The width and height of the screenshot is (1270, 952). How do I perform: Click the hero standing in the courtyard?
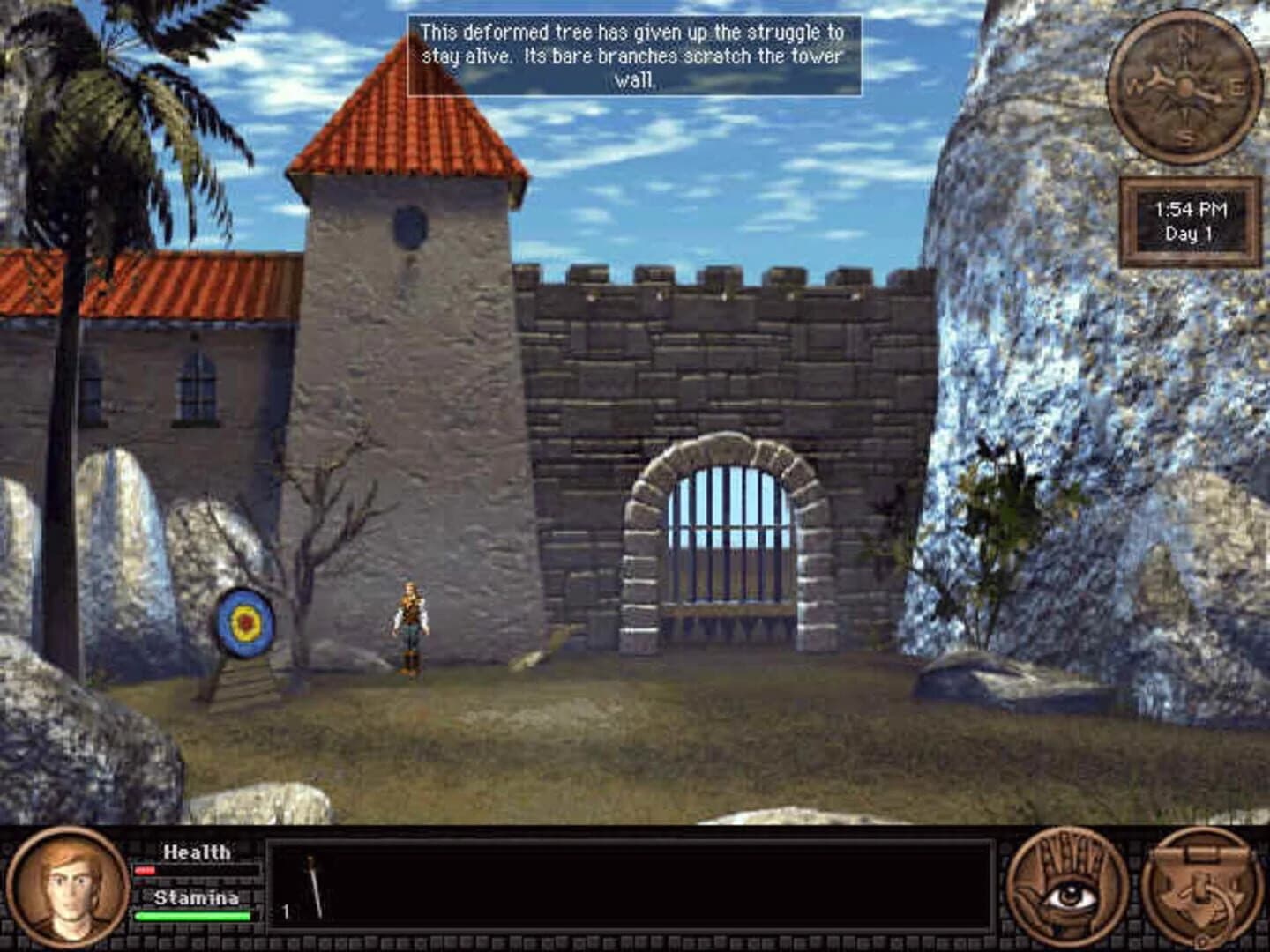(x=408, y=626)
